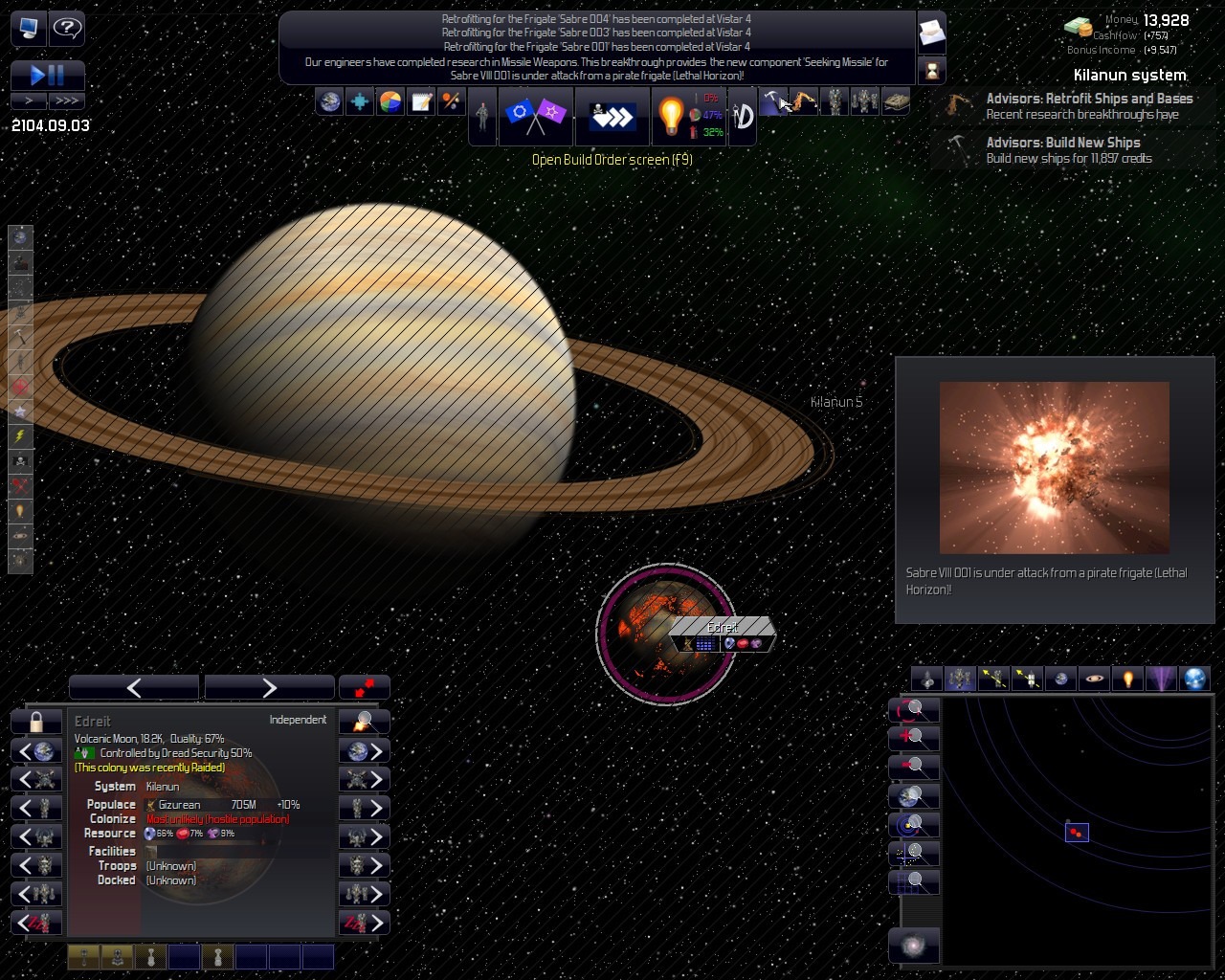Open the message history envelope icon
The image size is (1225, 980).
point(931,34)
